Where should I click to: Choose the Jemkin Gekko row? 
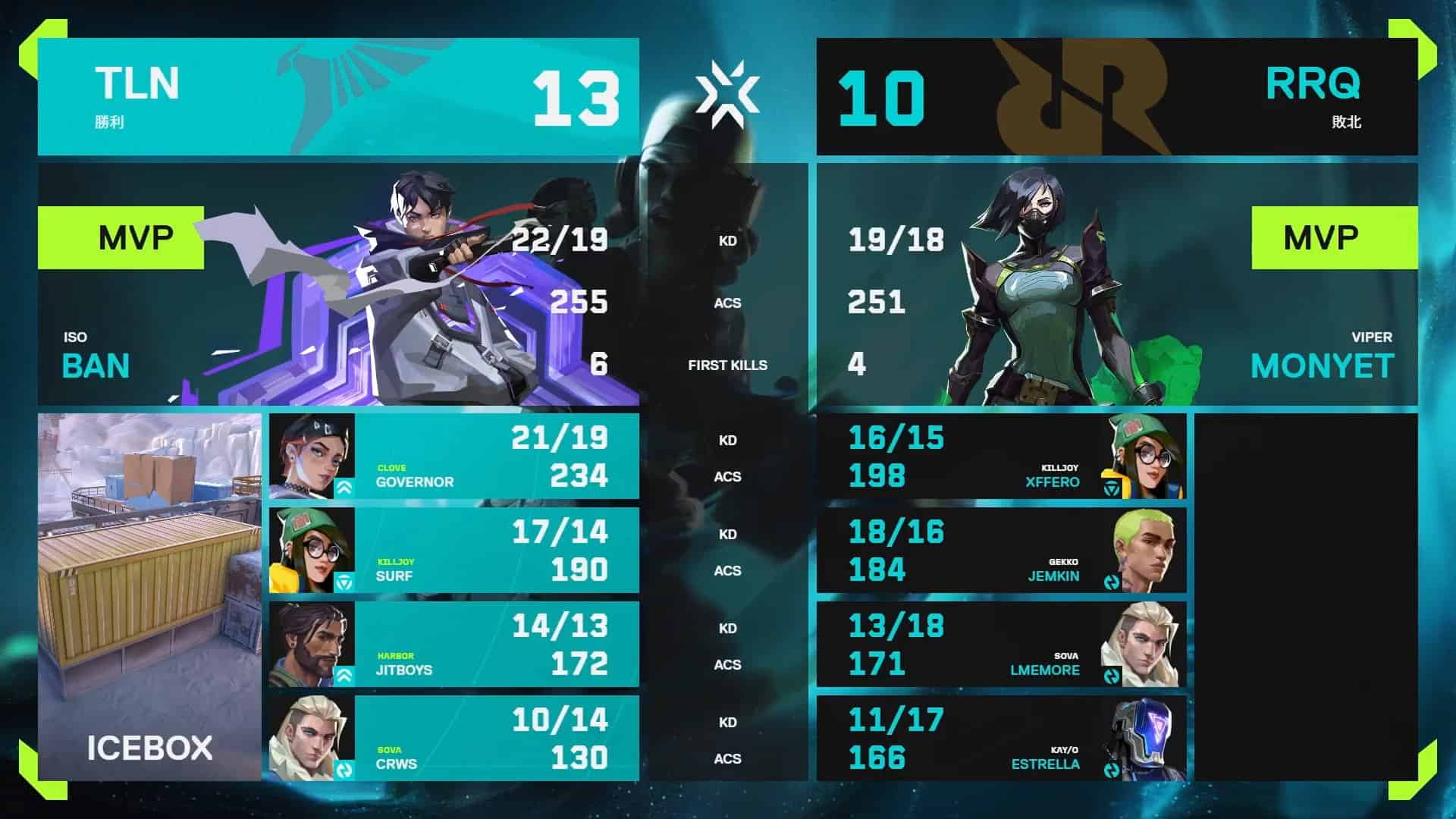[x=1001, y=551]
